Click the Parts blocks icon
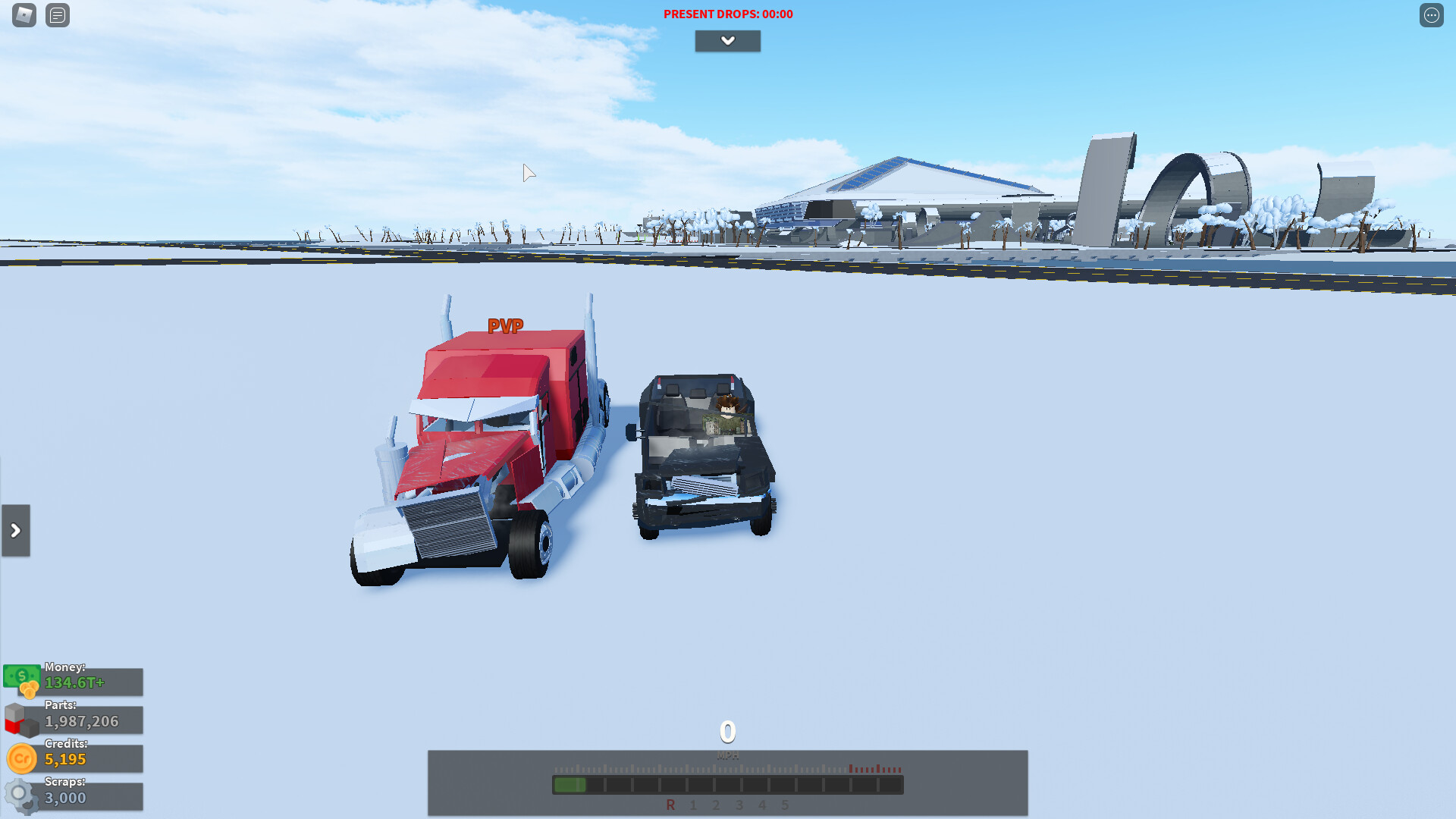Viewport: 1456px width, 819px height. tap(21, 720)
